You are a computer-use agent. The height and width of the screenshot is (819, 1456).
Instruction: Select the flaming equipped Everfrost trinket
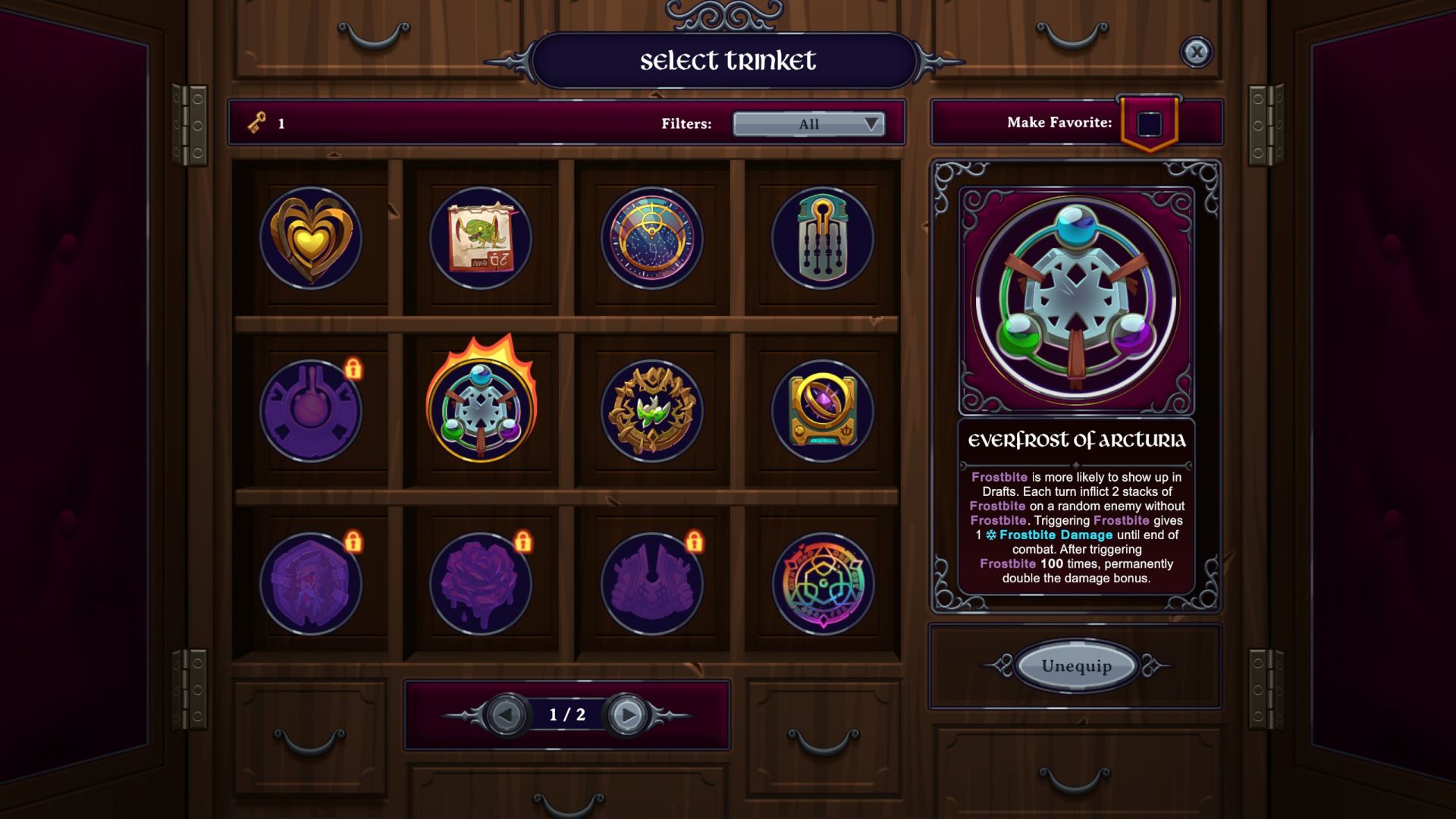[481, 411]
